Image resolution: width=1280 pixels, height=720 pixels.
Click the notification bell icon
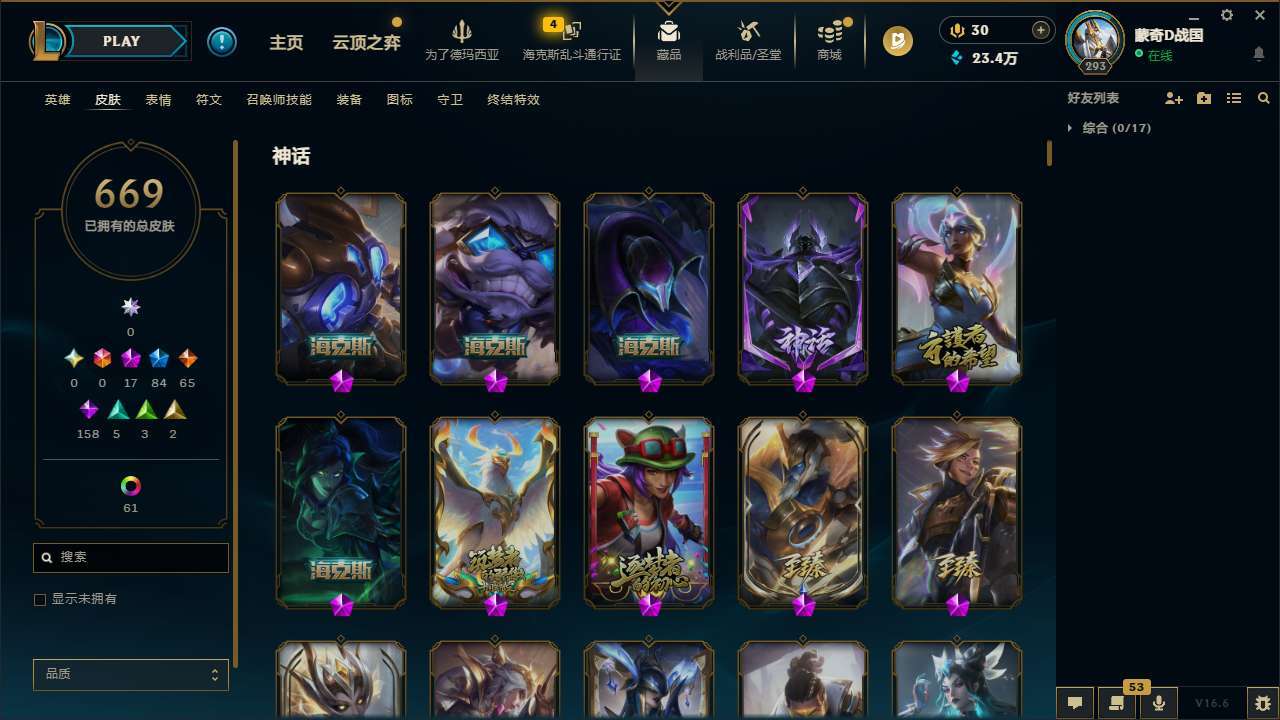click(x=1259, y=55)
